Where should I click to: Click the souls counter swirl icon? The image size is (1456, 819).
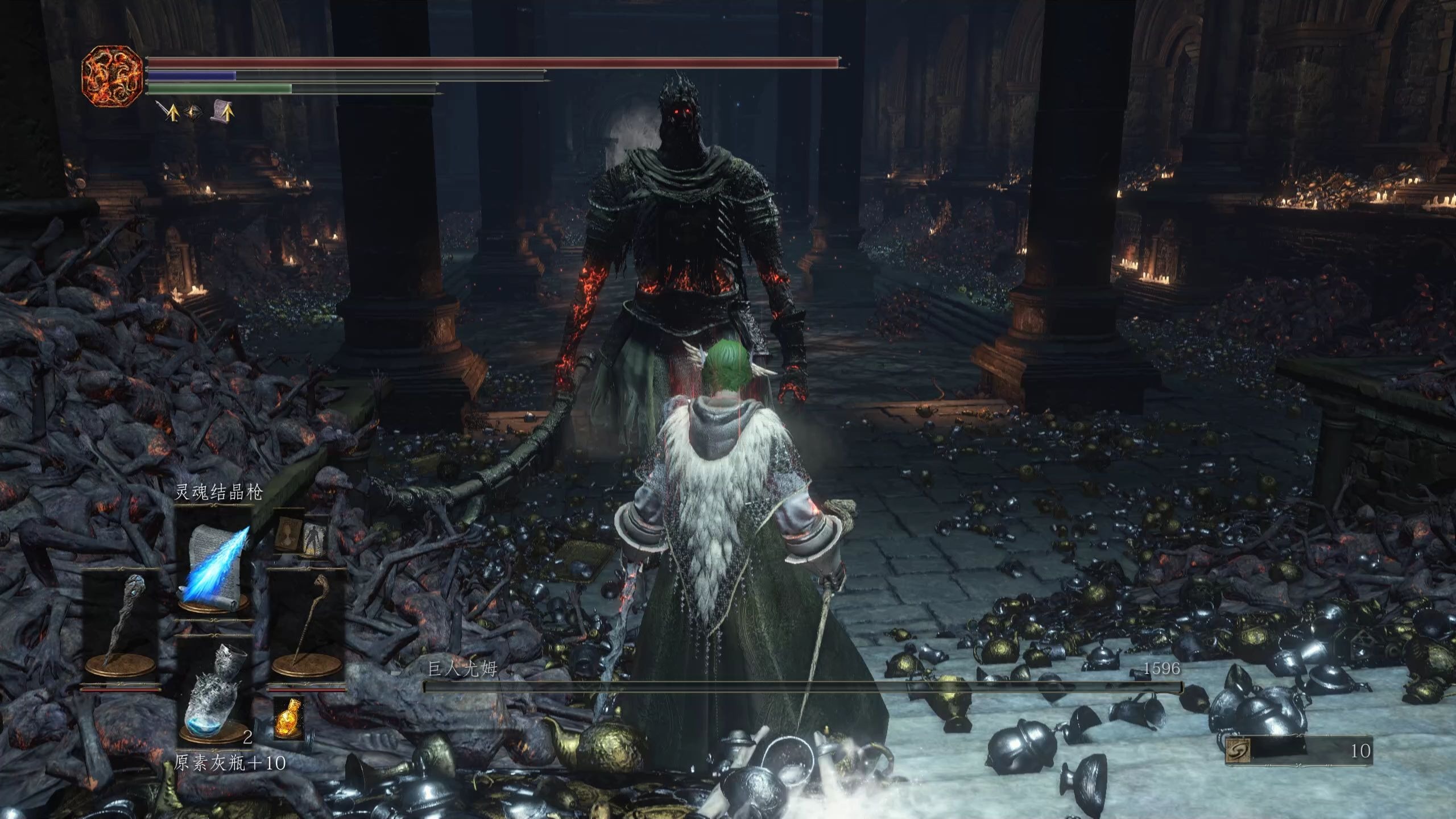(x=1237, y=751)
